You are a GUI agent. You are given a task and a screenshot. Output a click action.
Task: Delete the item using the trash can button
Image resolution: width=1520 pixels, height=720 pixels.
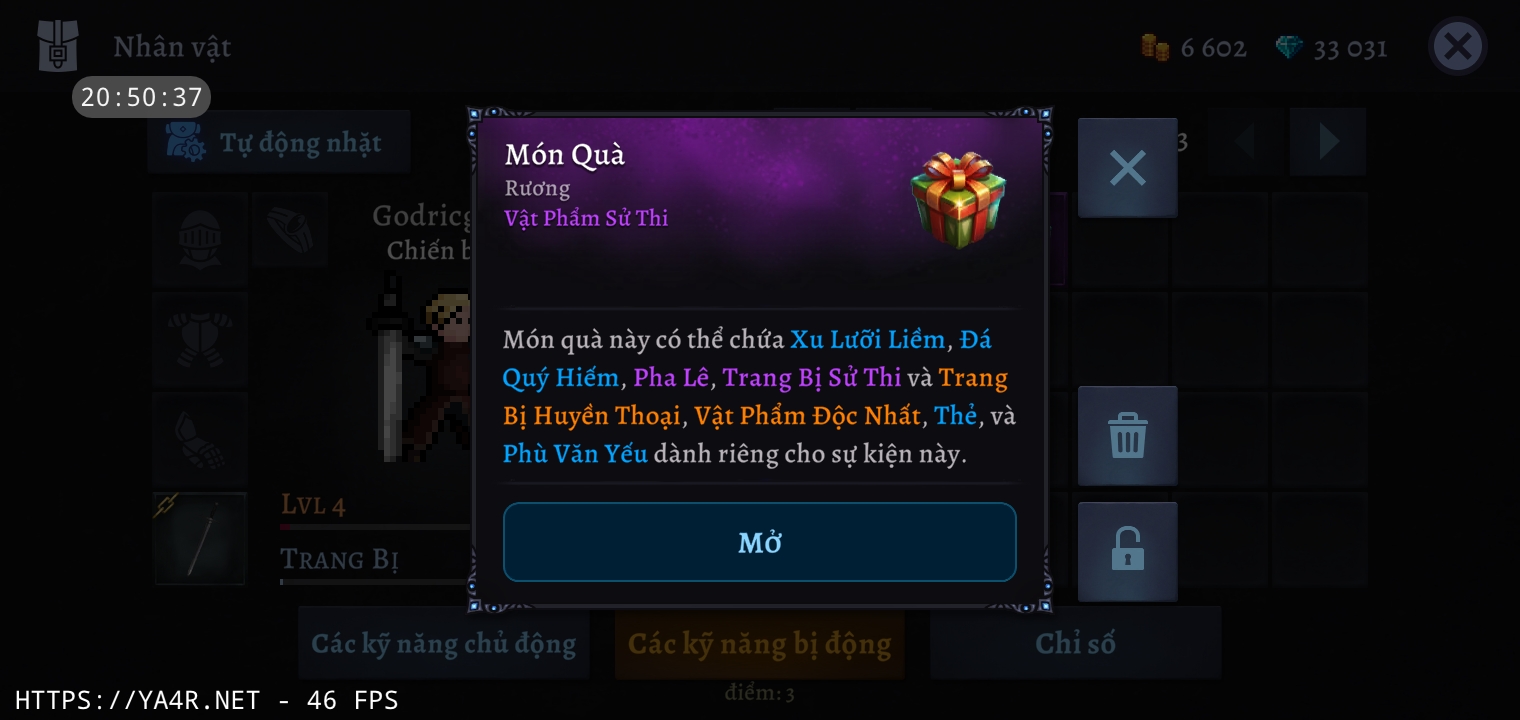1127,436
